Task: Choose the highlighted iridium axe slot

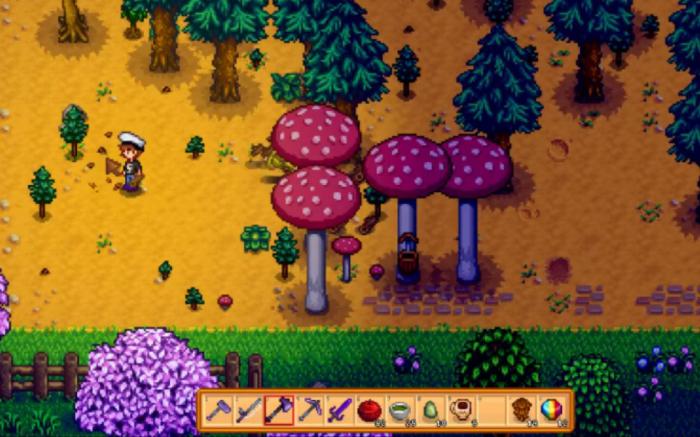Action: click(279, 410)
